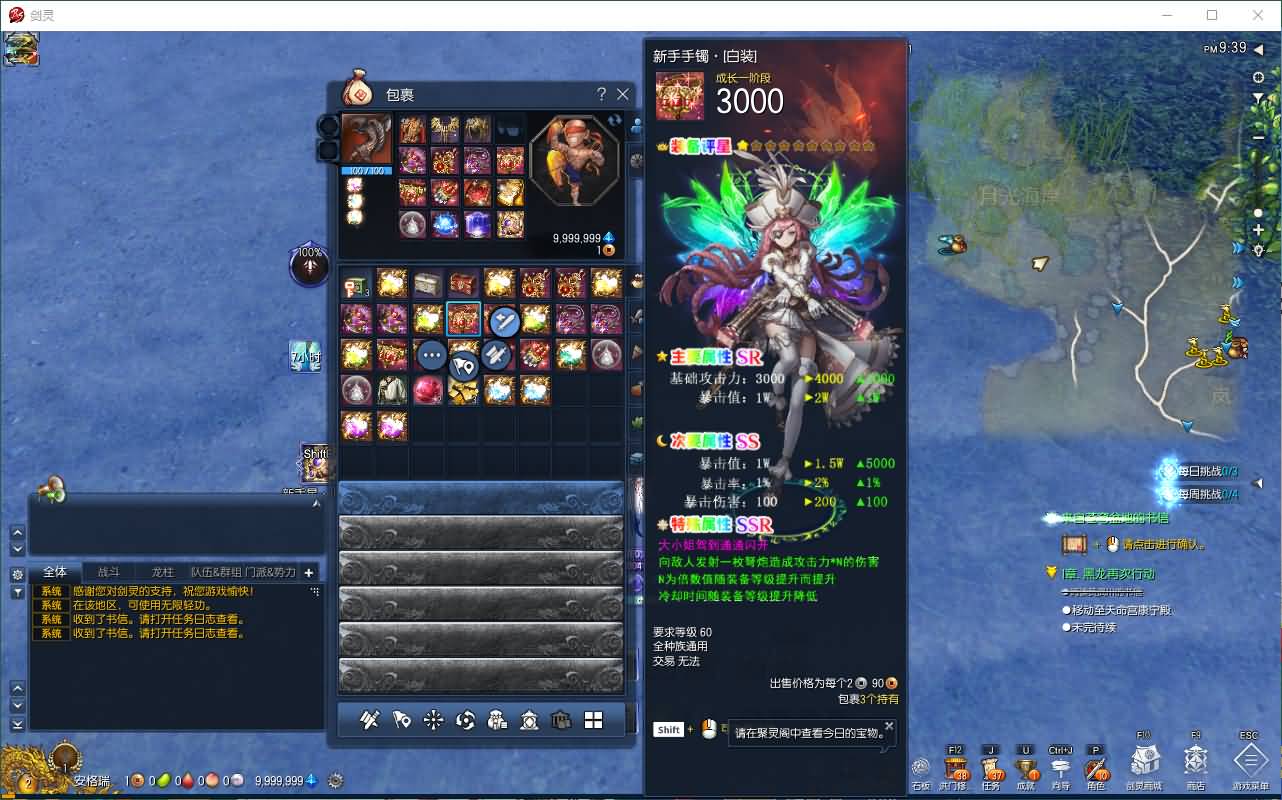Open item sorting star icon in inventory toolbar

(431, 720)
